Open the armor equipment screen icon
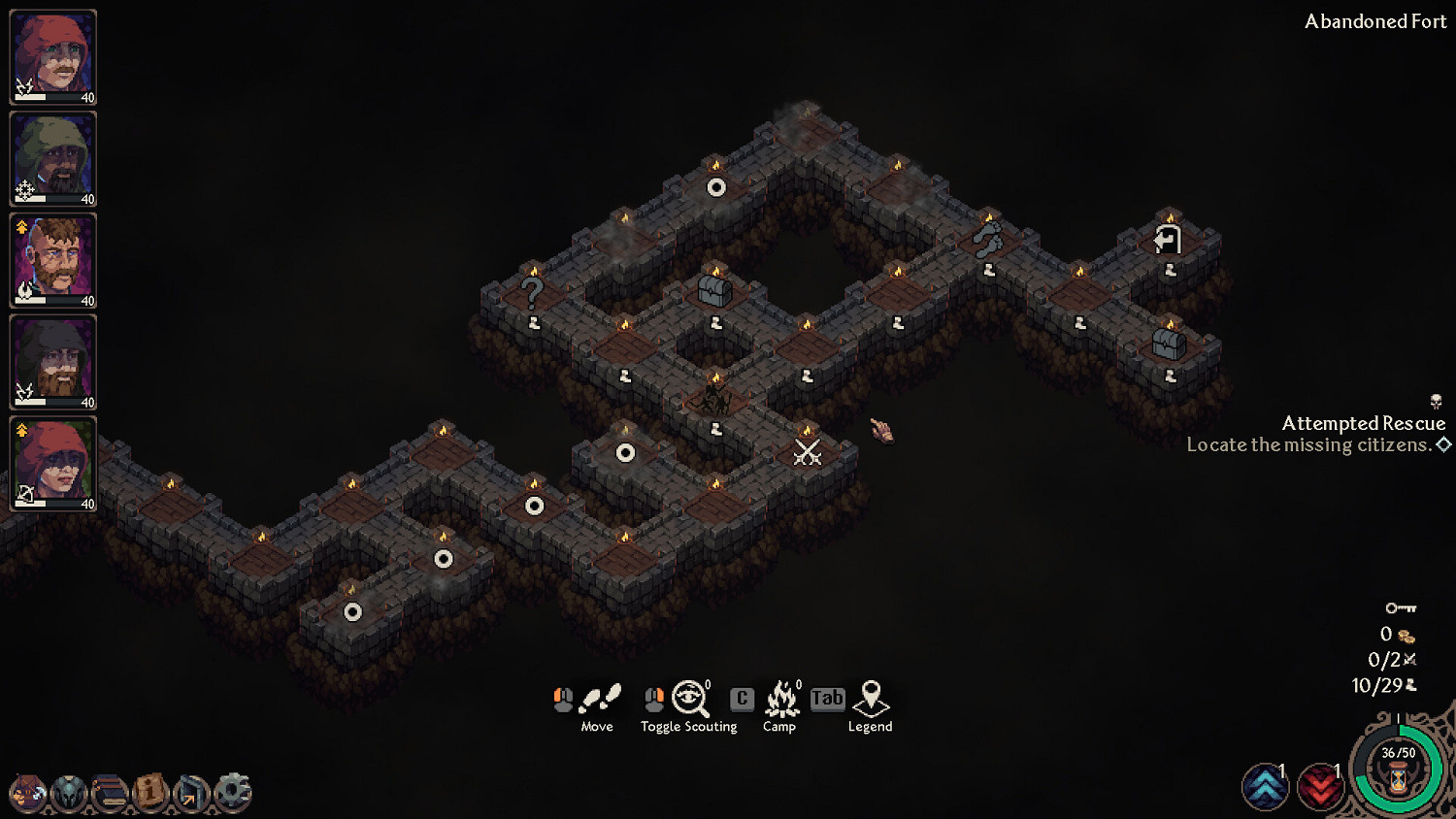The width and height of the screenshot is (1456, 819). tap(70, 794)
